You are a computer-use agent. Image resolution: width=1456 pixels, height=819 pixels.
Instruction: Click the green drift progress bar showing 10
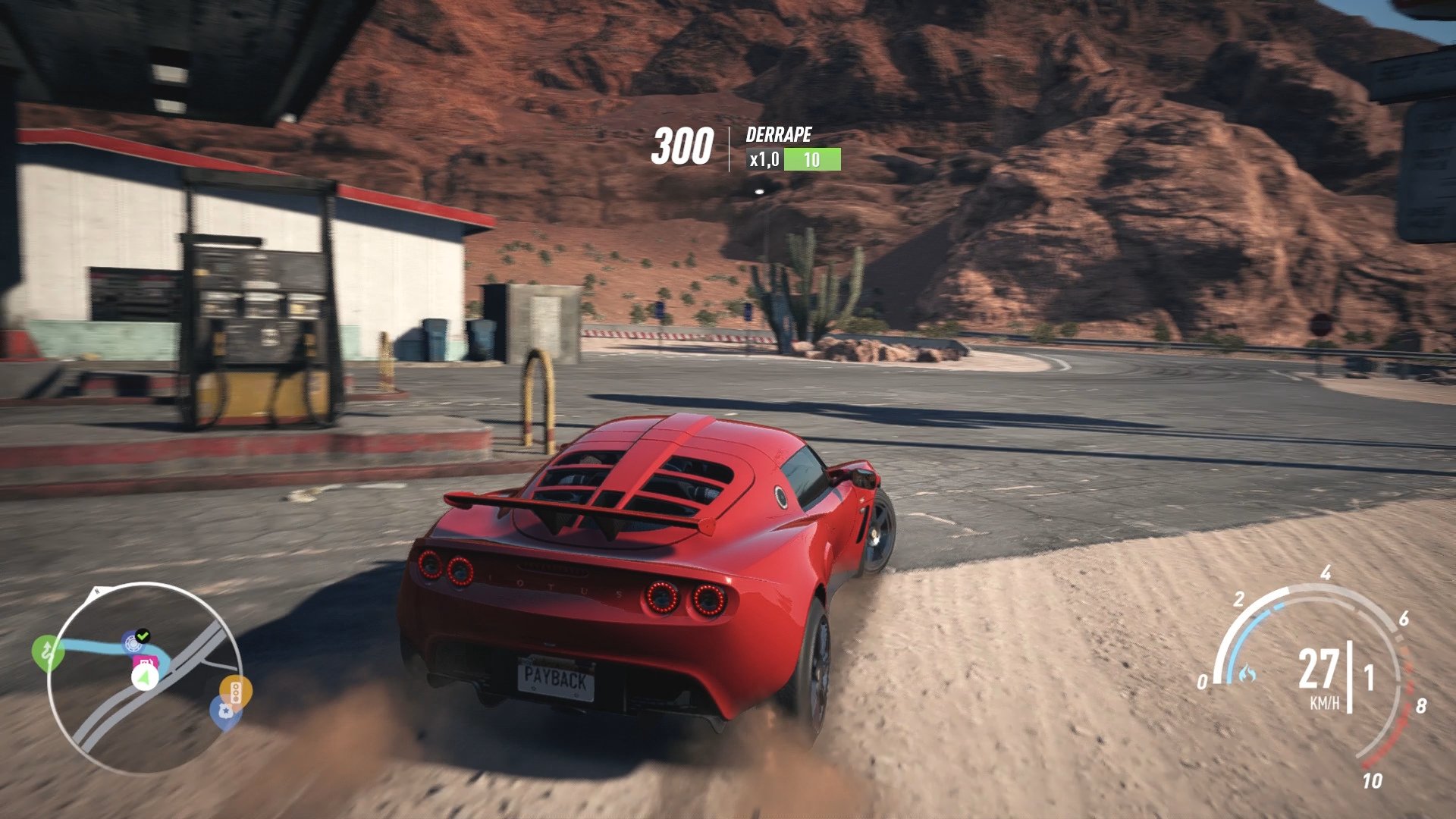(811, 160)
